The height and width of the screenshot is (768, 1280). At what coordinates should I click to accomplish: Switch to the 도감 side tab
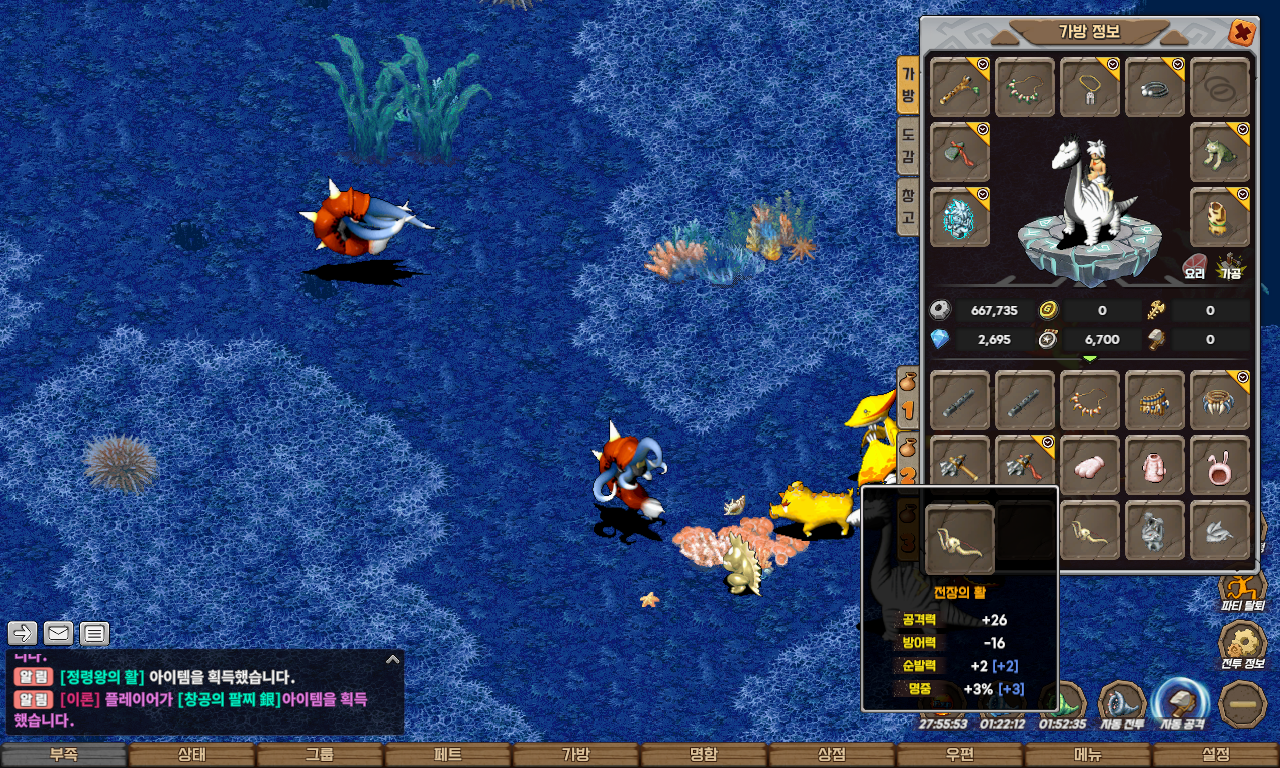(x=908, y=145)
